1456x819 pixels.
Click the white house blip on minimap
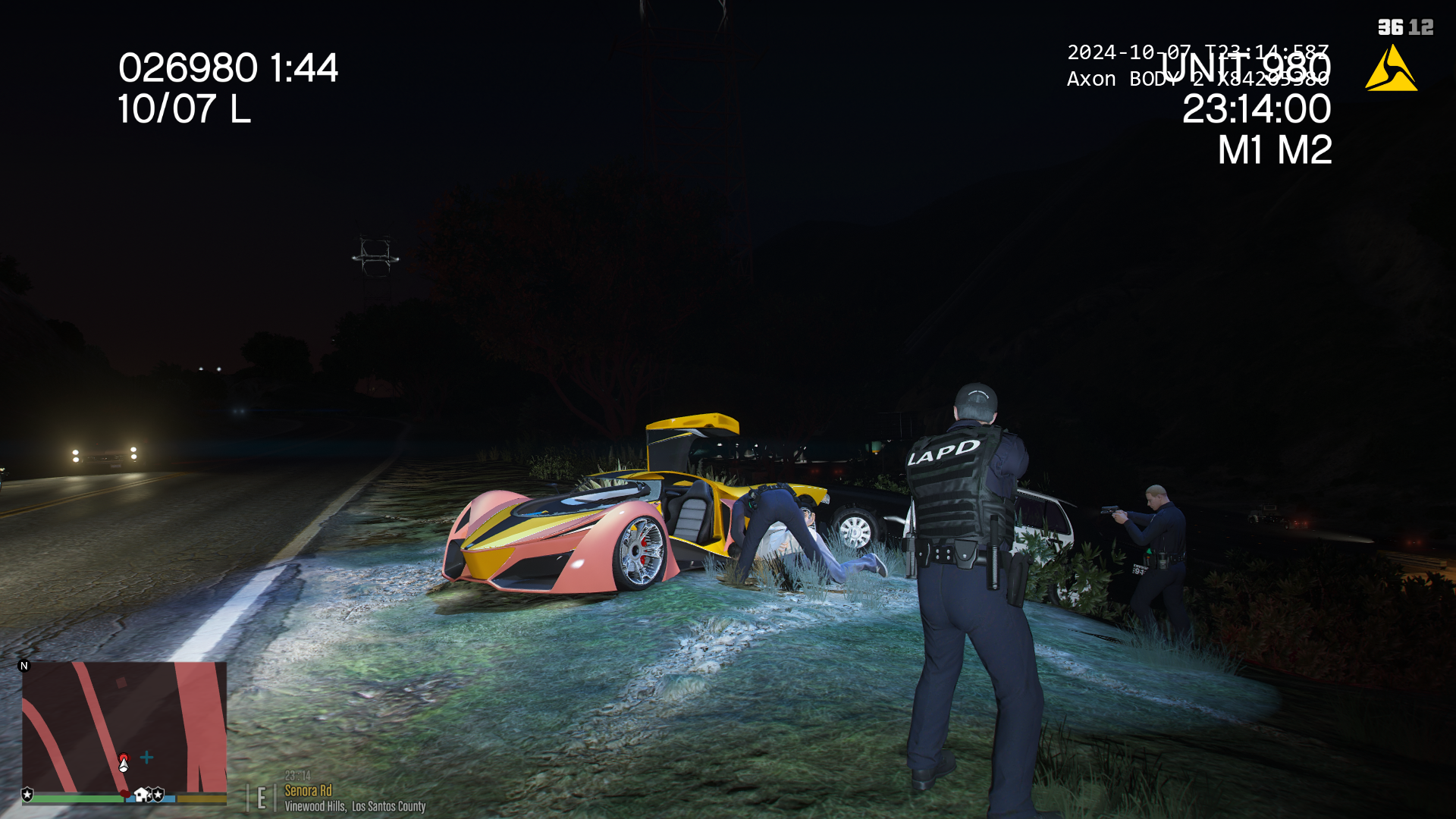click(141, 795)
